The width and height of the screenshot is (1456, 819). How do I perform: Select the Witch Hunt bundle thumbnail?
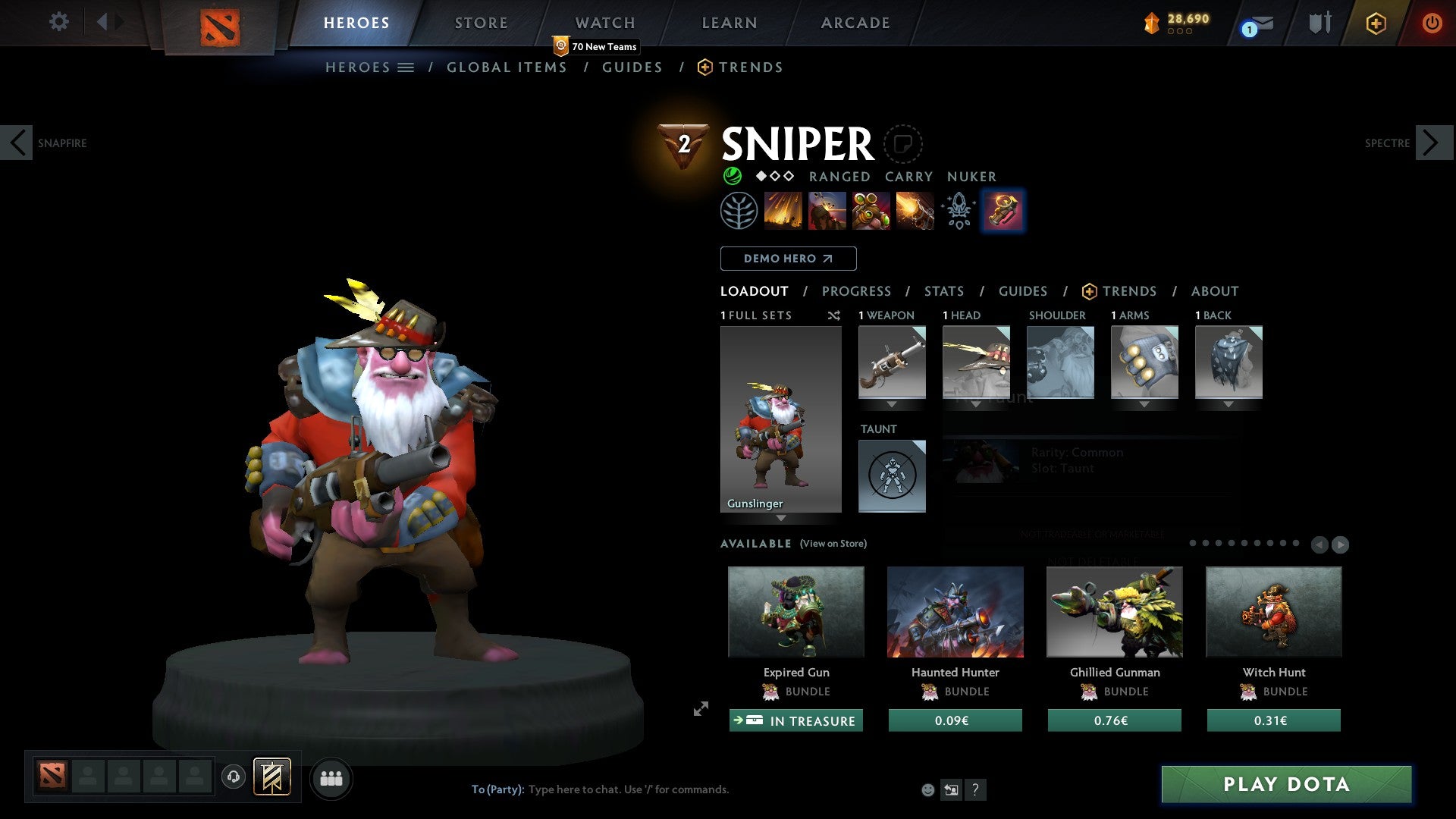pos(1273,612)
